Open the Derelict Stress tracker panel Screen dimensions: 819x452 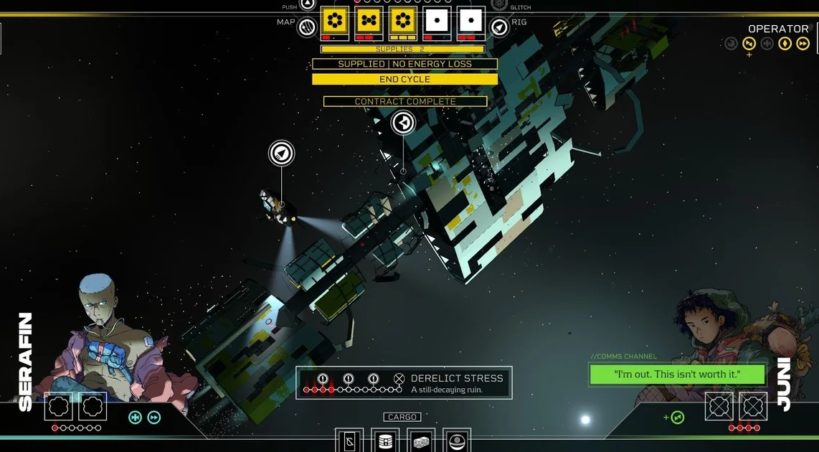(404, 383)
